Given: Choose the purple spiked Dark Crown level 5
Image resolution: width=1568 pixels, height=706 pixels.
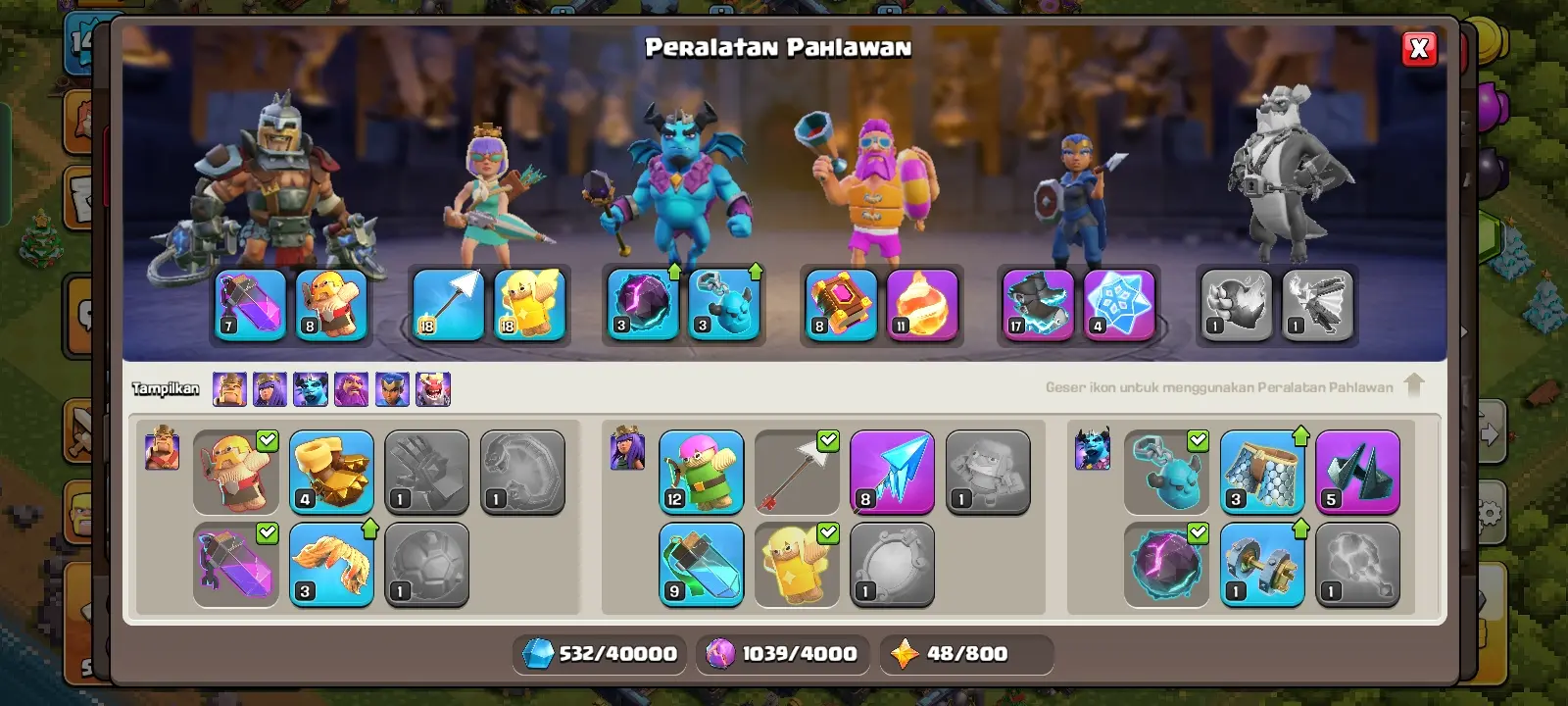Looking at the screenshot, I should [1357, 472].
